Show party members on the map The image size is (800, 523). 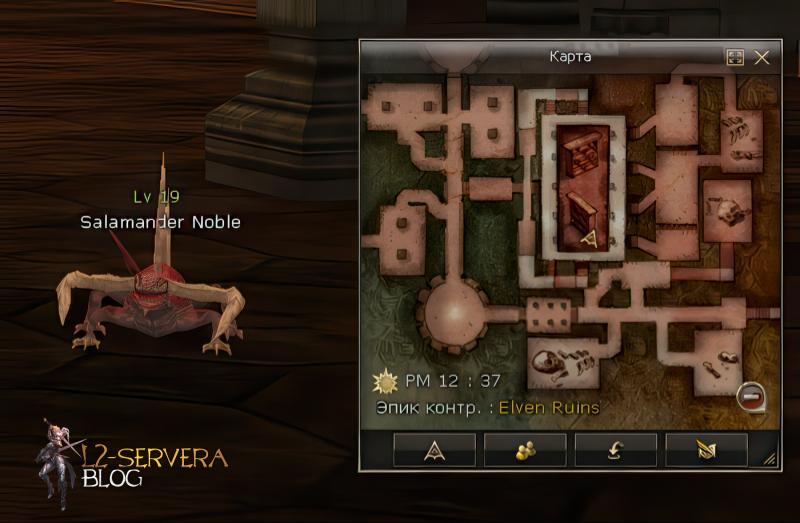tap(525, 450)
